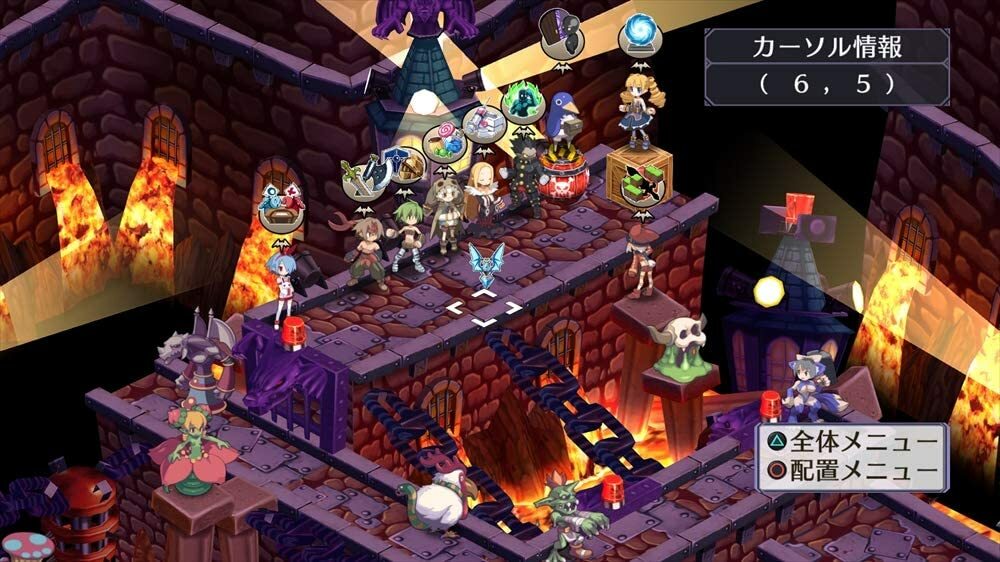Choose the candy item shop bubble
The height and width of the screenshot is (562, 1000).
point(446,141)
